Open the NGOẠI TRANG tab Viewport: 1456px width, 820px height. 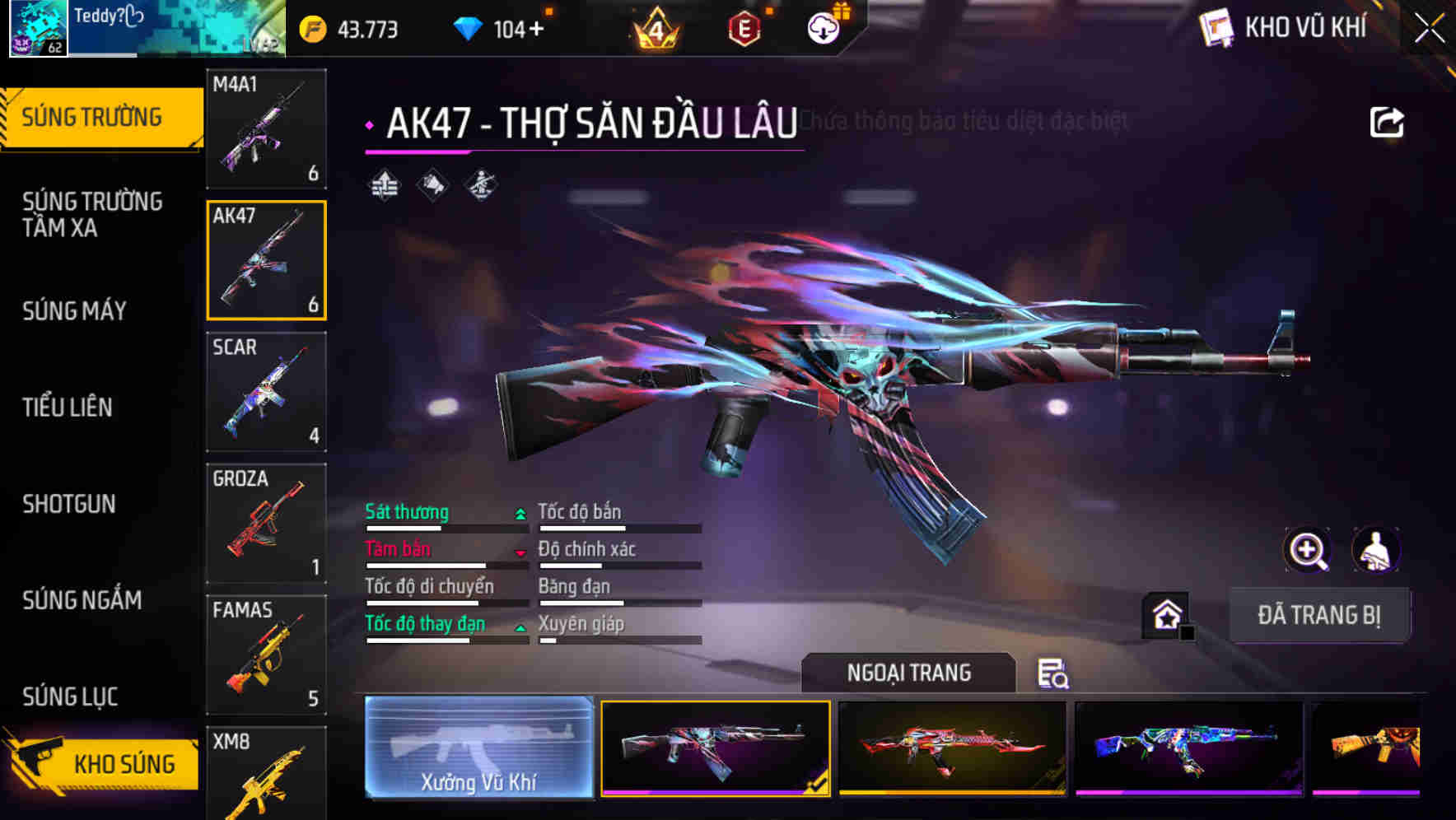pos(910,673)
